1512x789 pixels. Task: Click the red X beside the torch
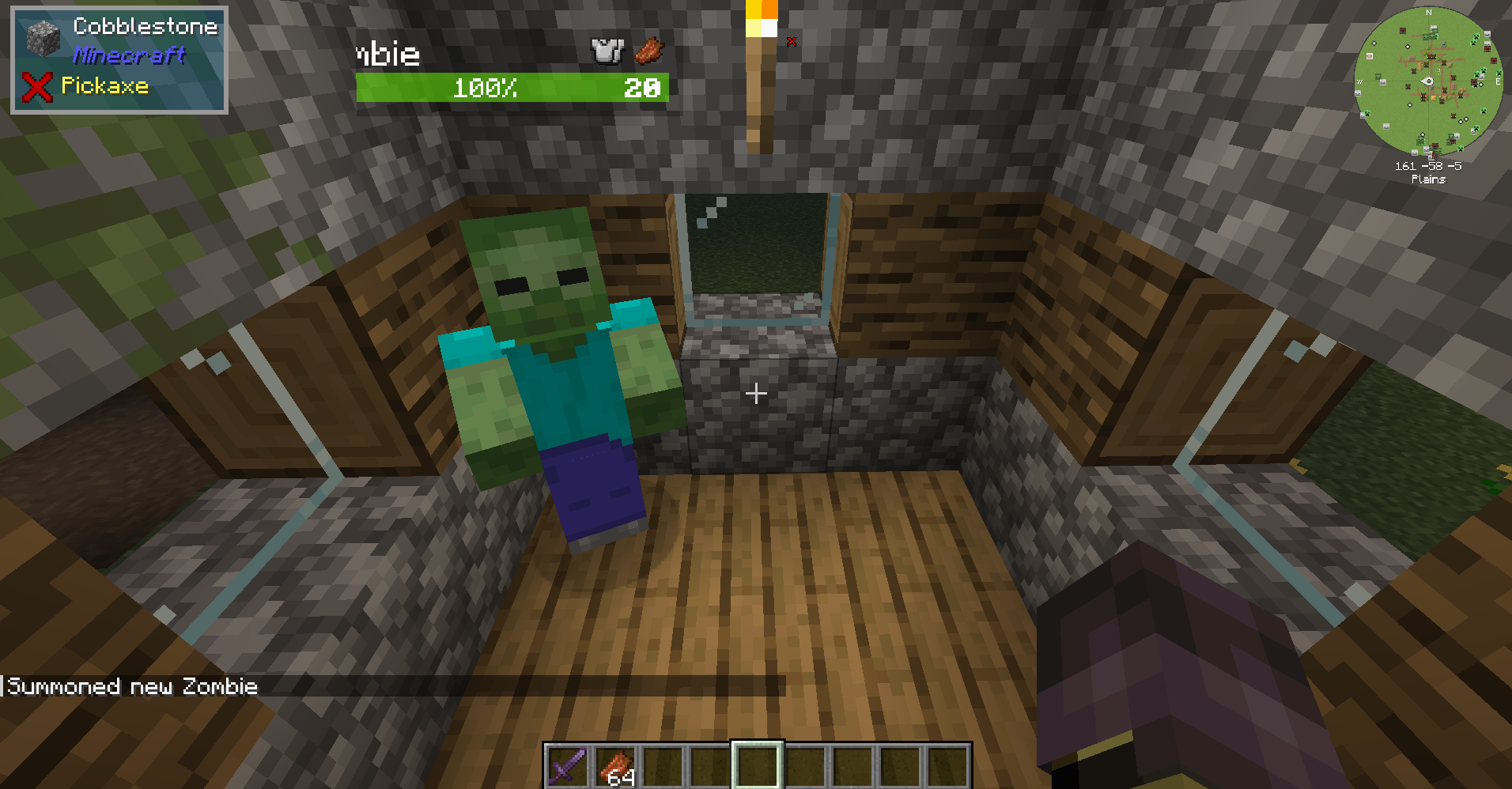pyautogui.click(x=791, y=41)
